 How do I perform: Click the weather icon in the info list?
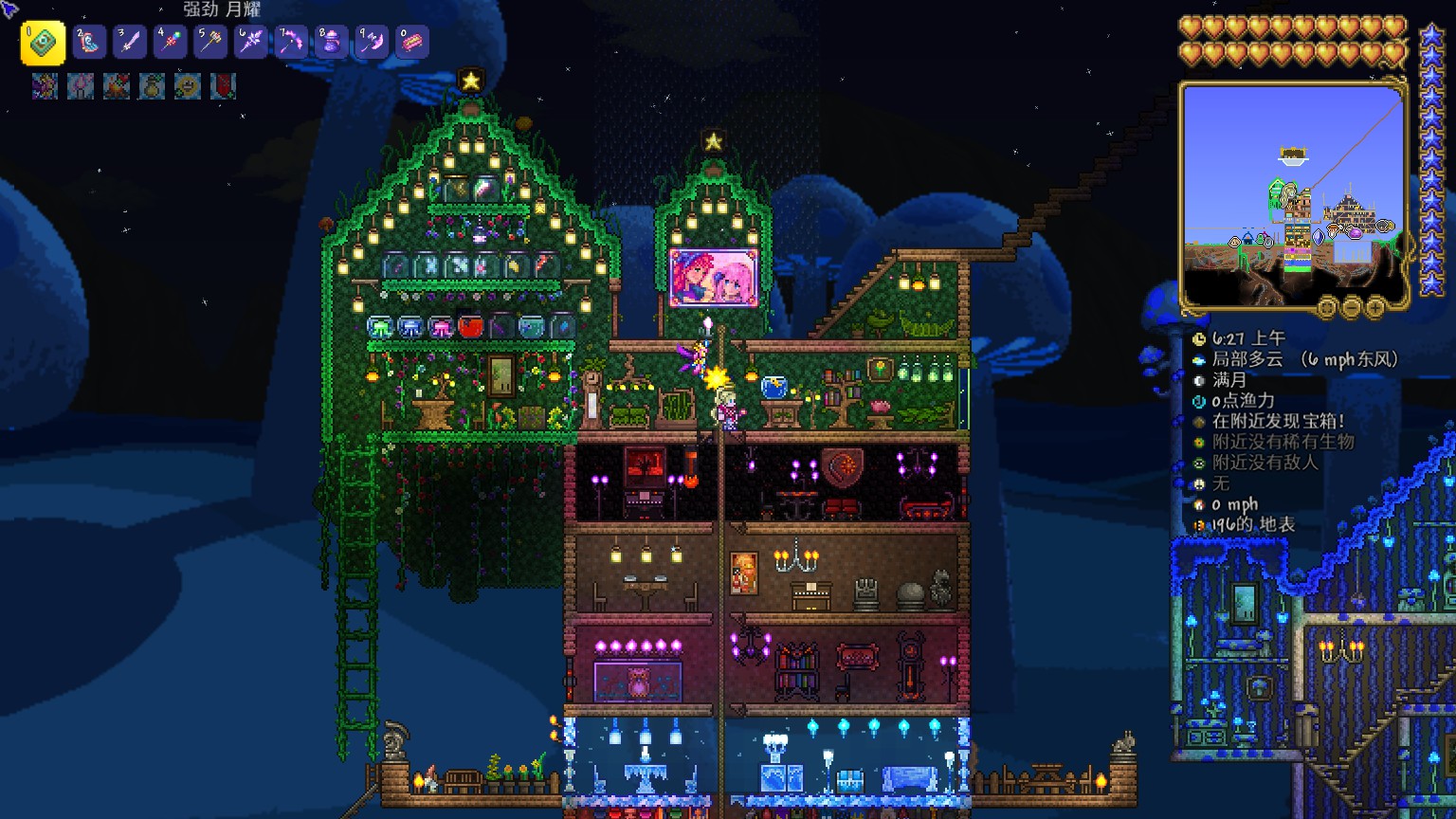coord(1199,360)
